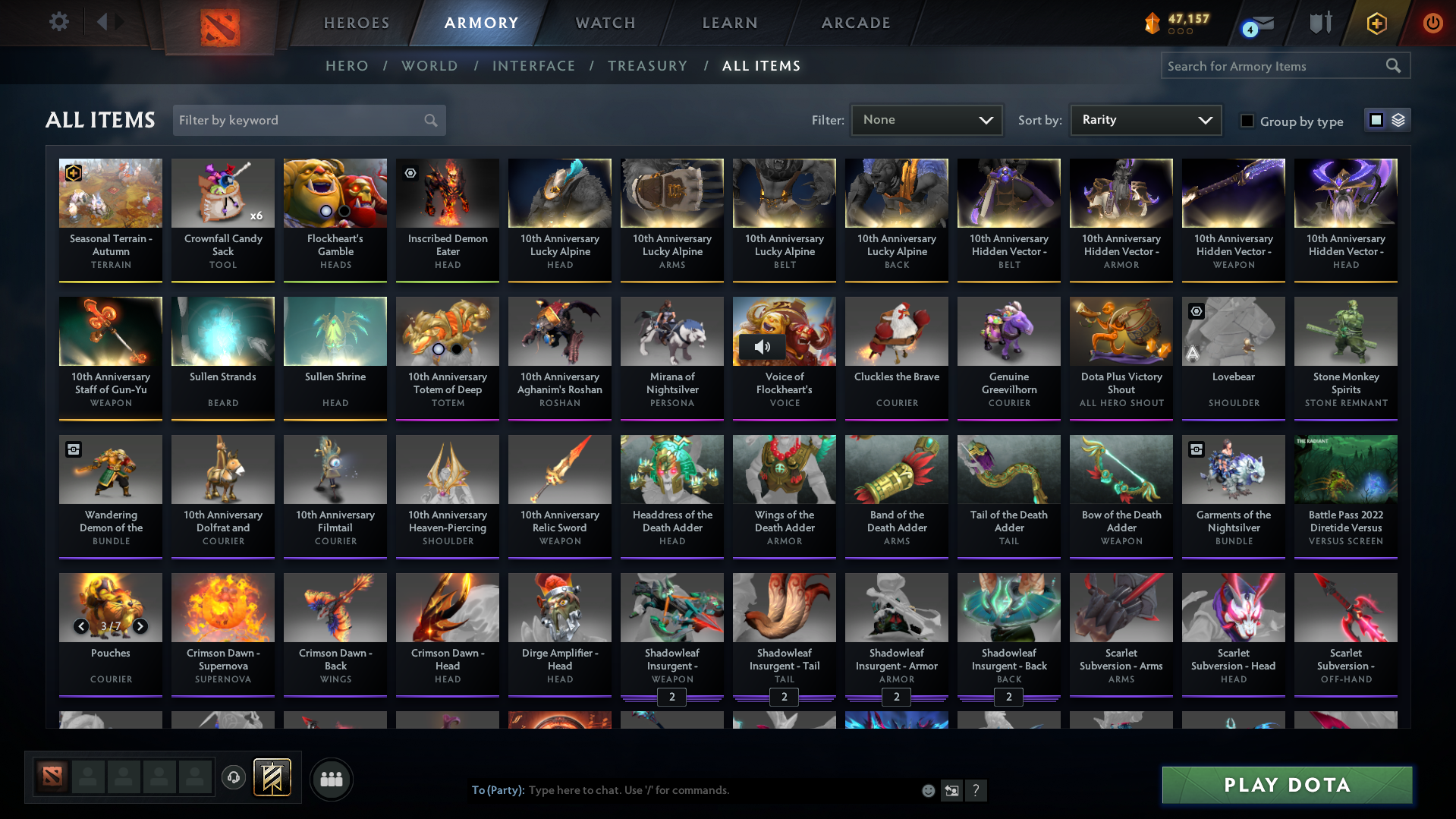Image resolution: width=1456 pixels, height=819 pixels.
Task: Open the Dota Plus hexagon icon
Action: pos(1376,24)
